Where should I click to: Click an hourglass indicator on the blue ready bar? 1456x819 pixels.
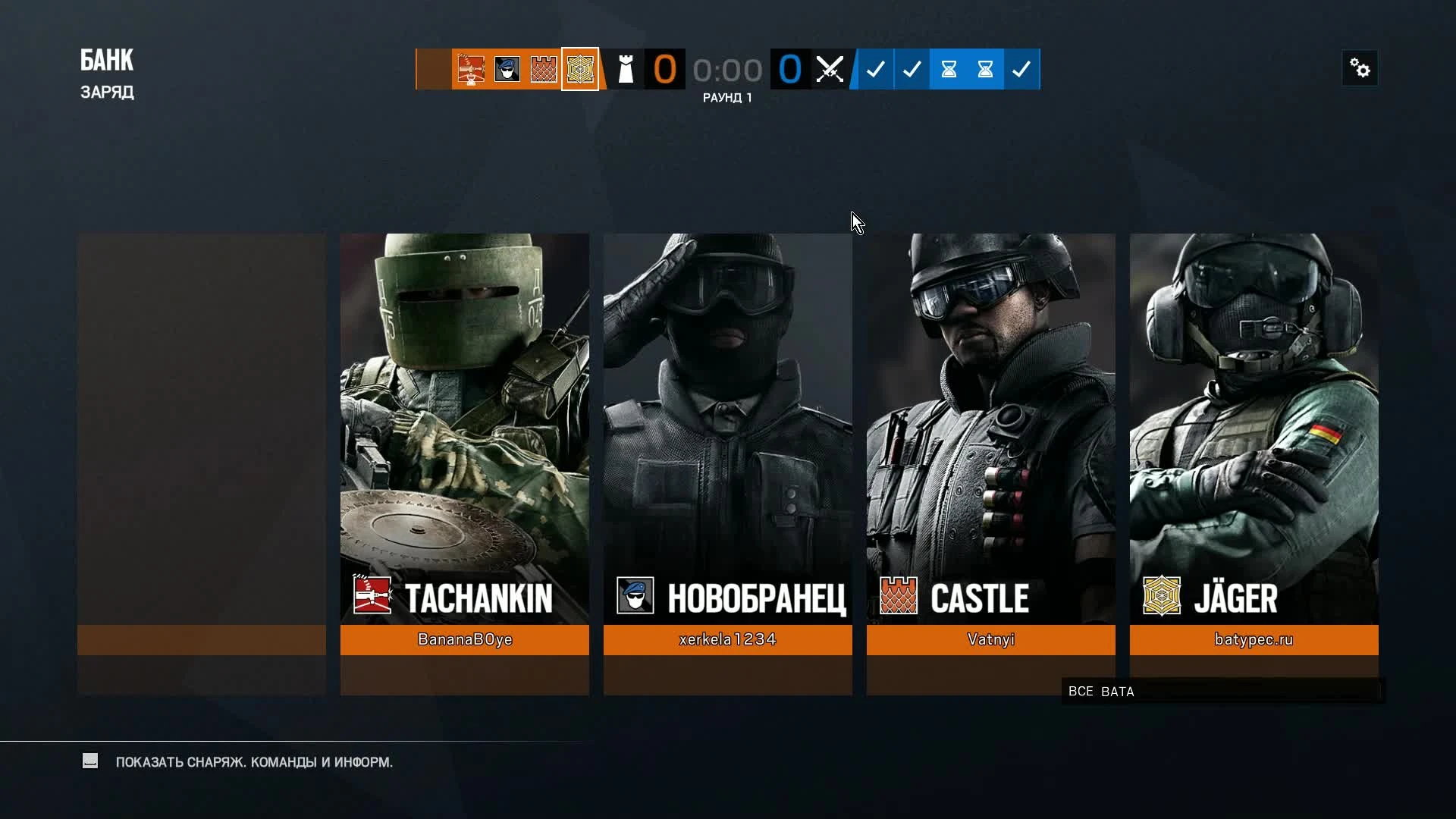[948, 69]
